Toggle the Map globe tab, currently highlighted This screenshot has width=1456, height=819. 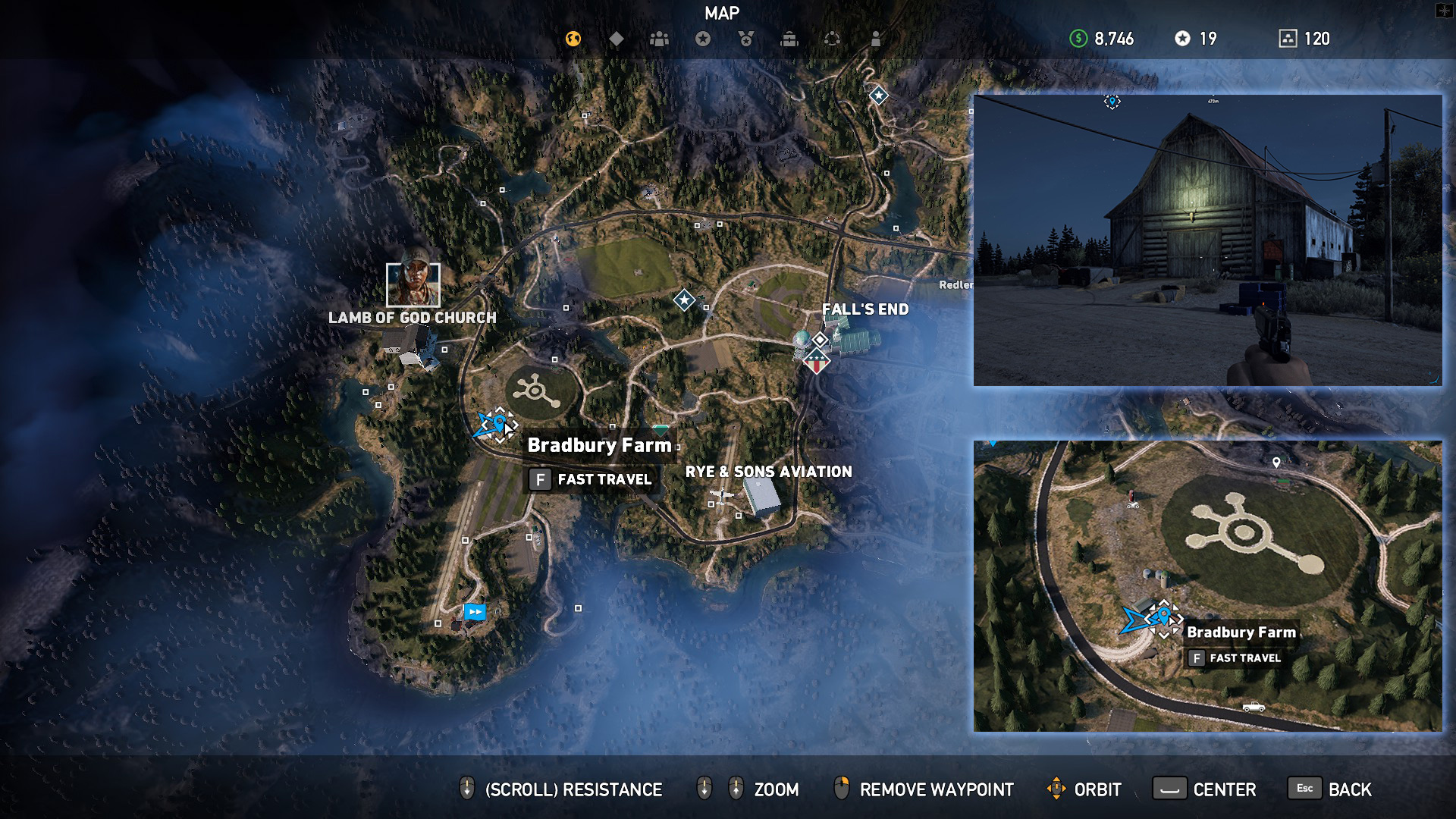pyautogui.click(x=573, y=39)
